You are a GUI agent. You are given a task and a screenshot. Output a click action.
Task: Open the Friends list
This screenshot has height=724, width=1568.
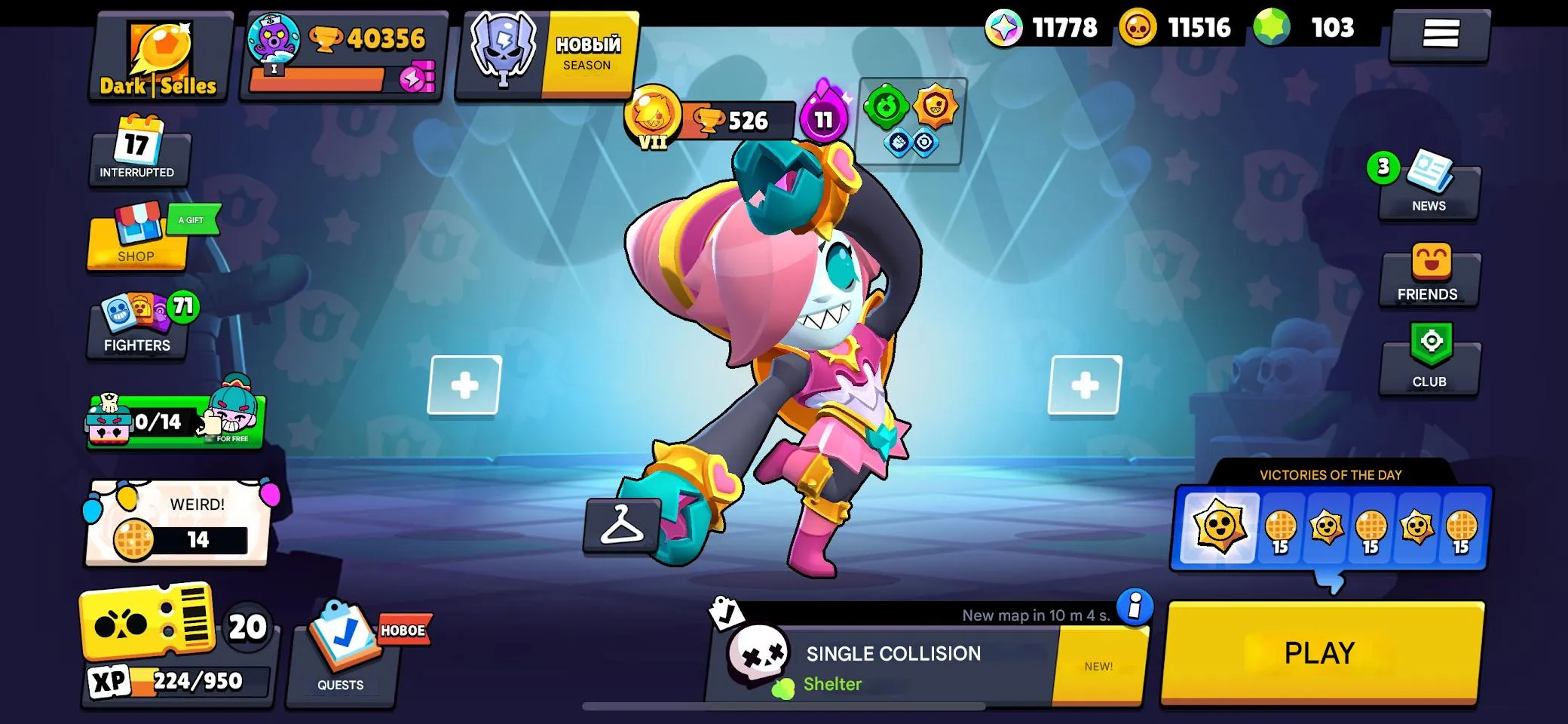pyautogui.click(x=1429, y=275)
